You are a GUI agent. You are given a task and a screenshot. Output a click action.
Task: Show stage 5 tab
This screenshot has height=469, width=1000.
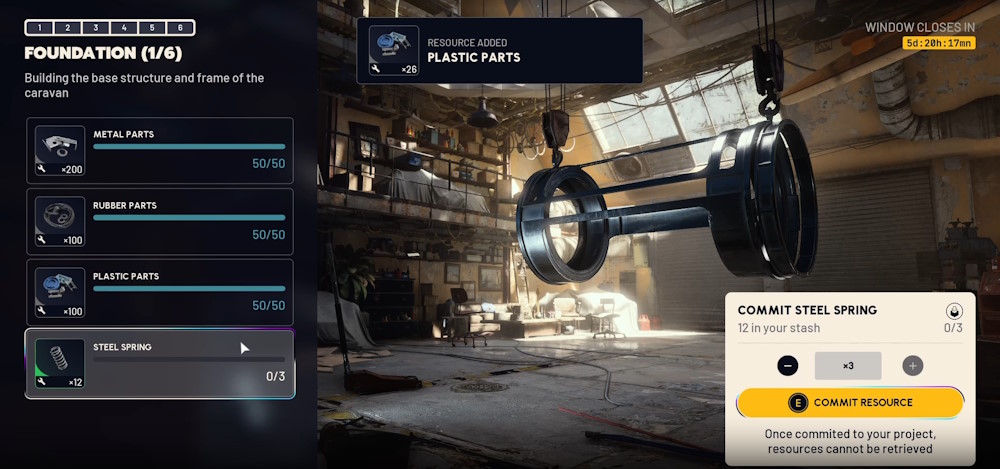[x=152, y=28]
